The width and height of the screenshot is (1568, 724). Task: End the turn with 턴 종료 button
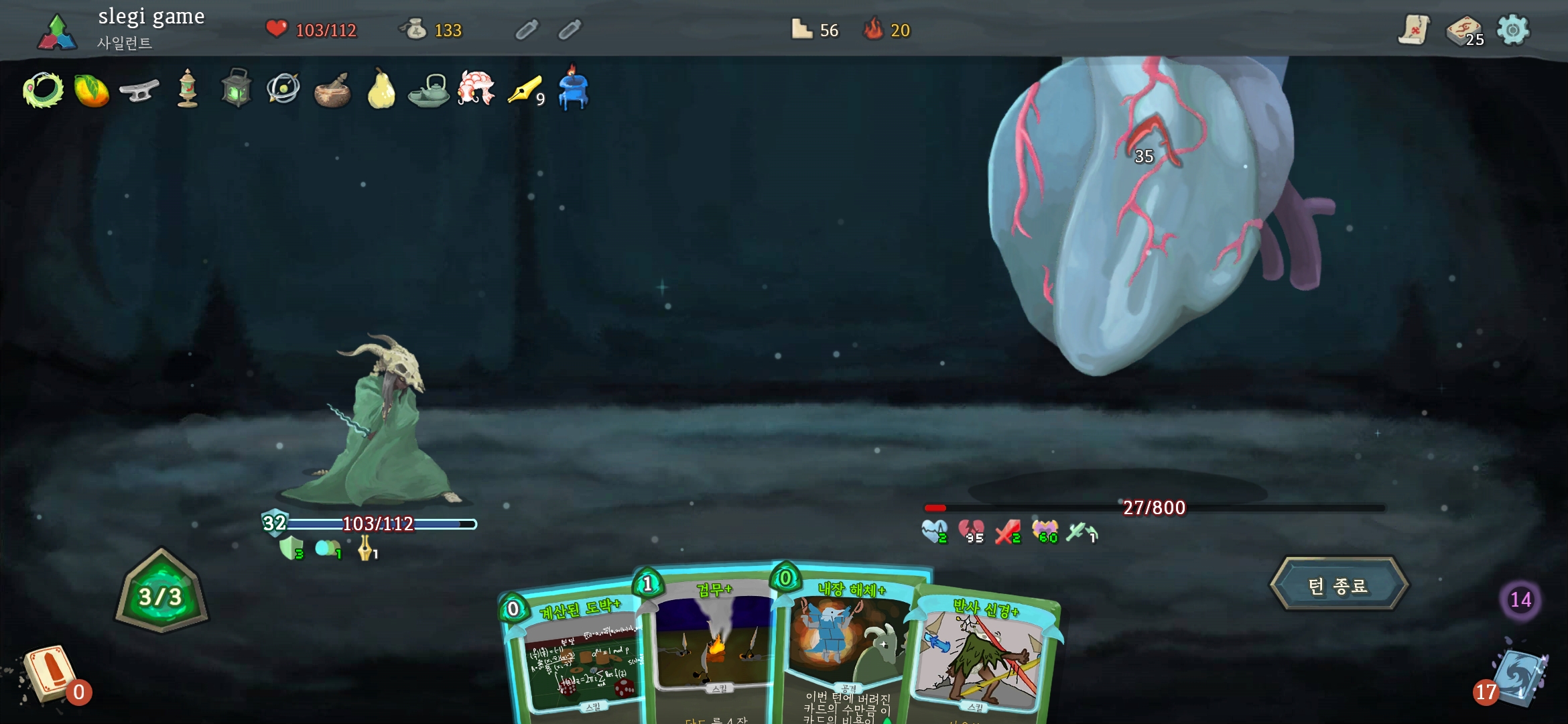click(x=1339, y=585)
